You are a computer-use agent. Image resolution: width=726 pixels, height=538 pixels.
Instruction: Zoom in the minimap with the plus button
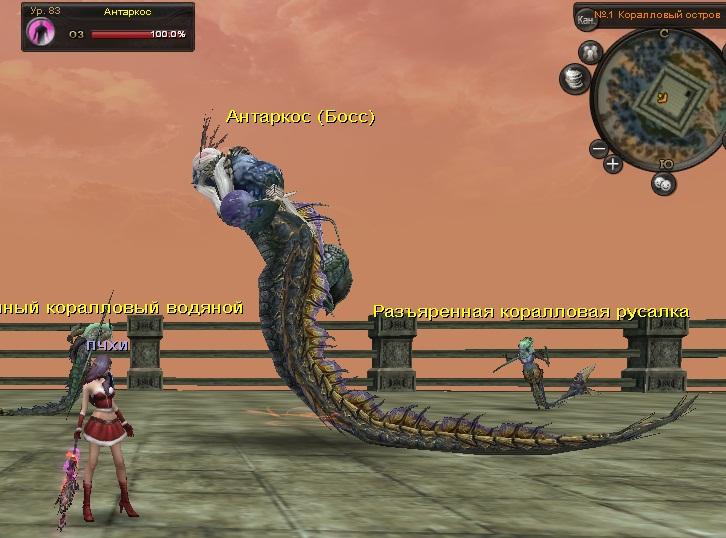(613, 163)
